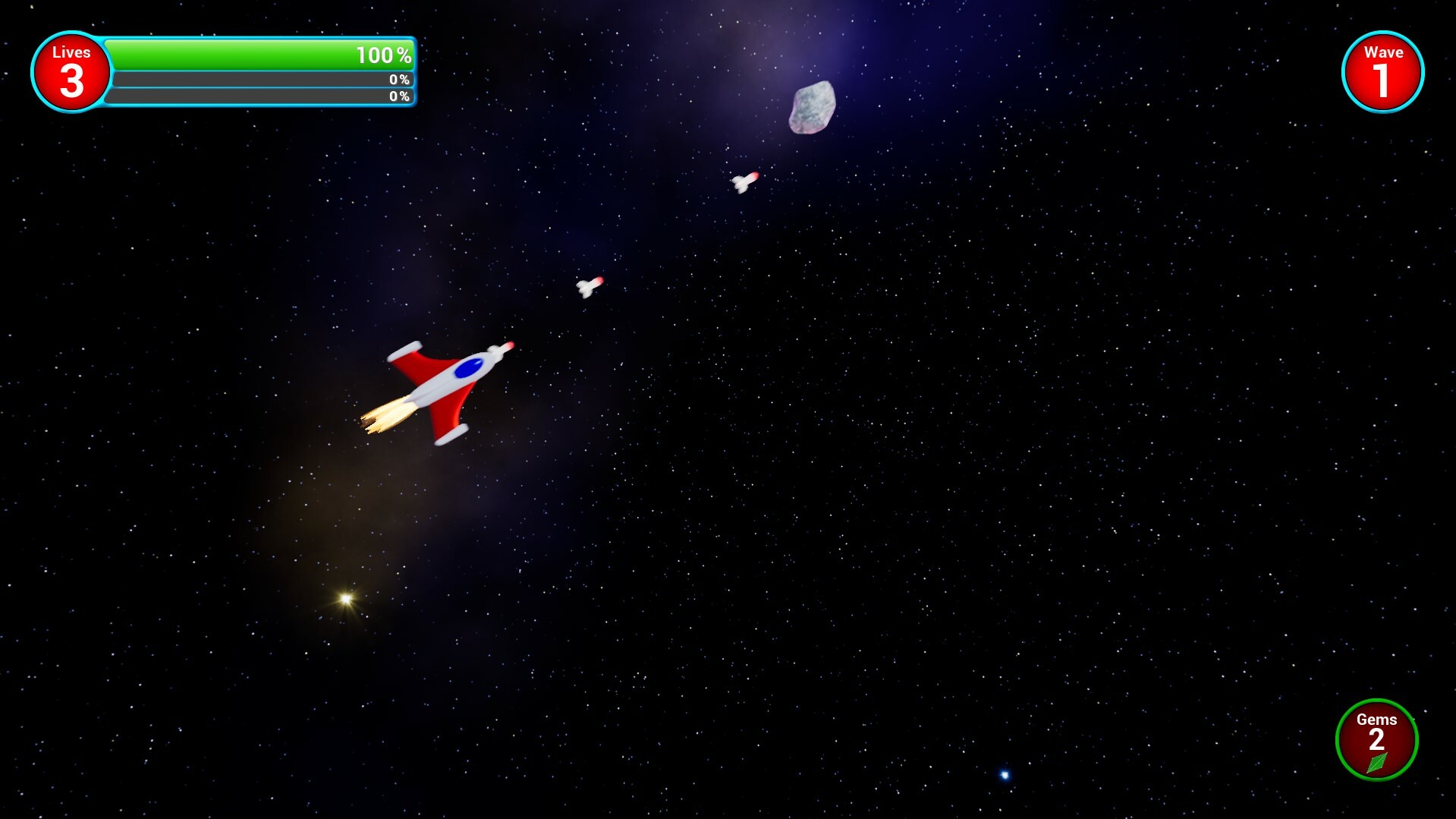The height and width of the screenshot is (819, 1456).
Task: Collect the glowing star pickup
Action: (x=345, y=596)
